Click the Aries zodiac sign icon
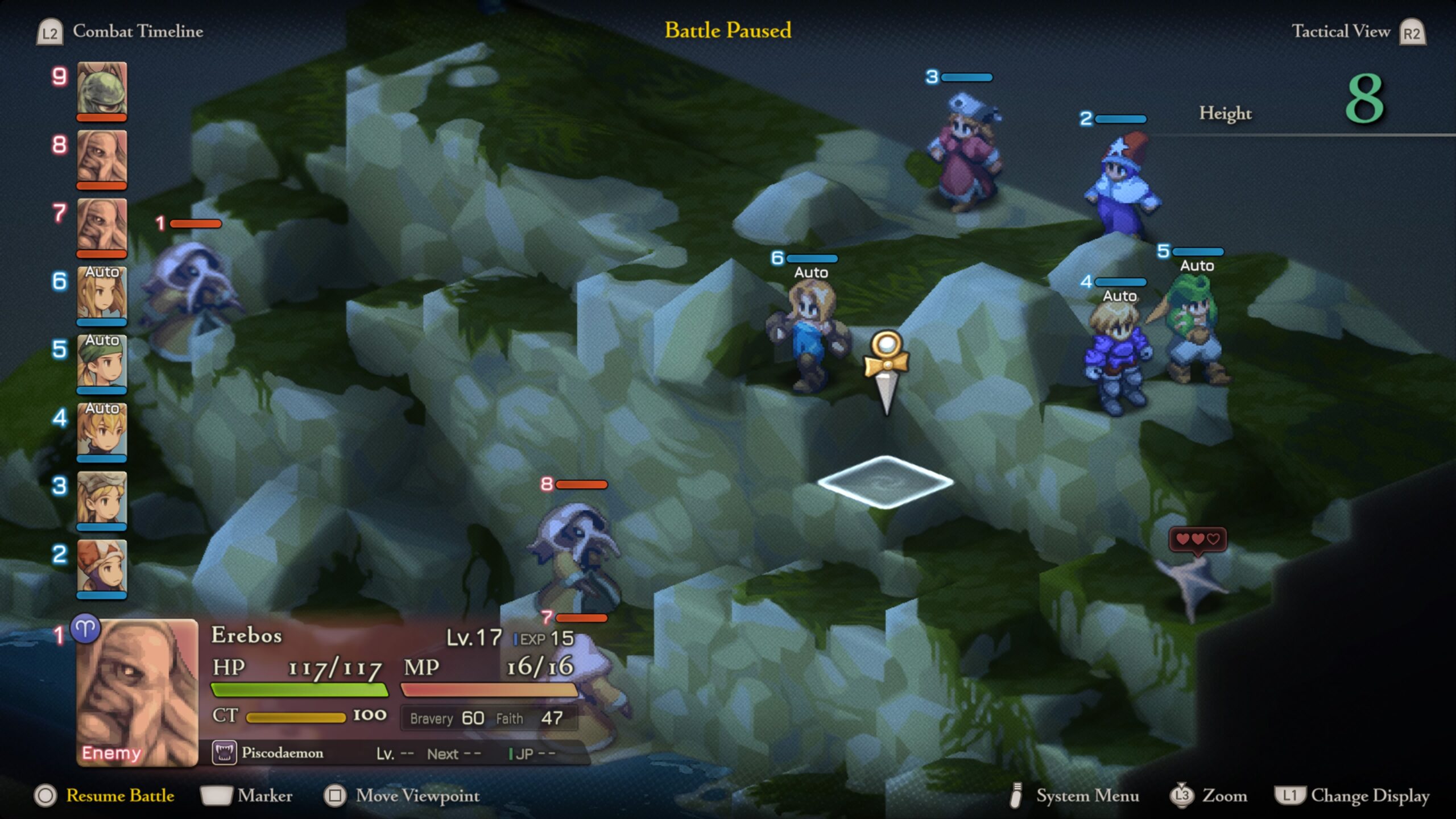The image size is (1456, 819). click(85, 628)
